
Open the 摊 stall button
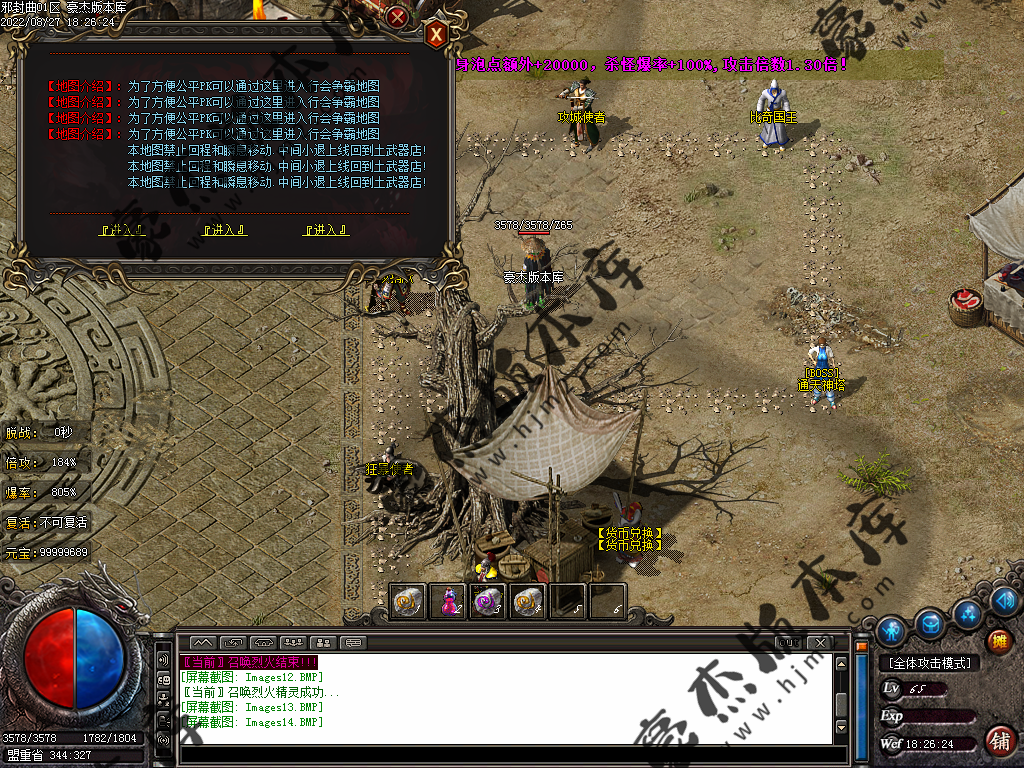pos(998,641)
